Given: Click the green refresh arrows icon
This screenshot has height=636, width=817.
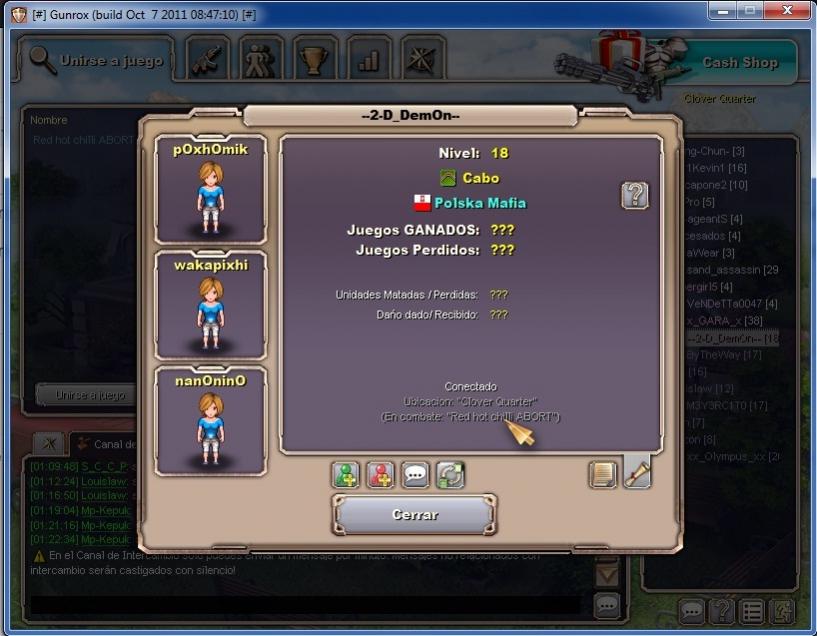Looking at the screenshot, I should (x=450, y=475).
